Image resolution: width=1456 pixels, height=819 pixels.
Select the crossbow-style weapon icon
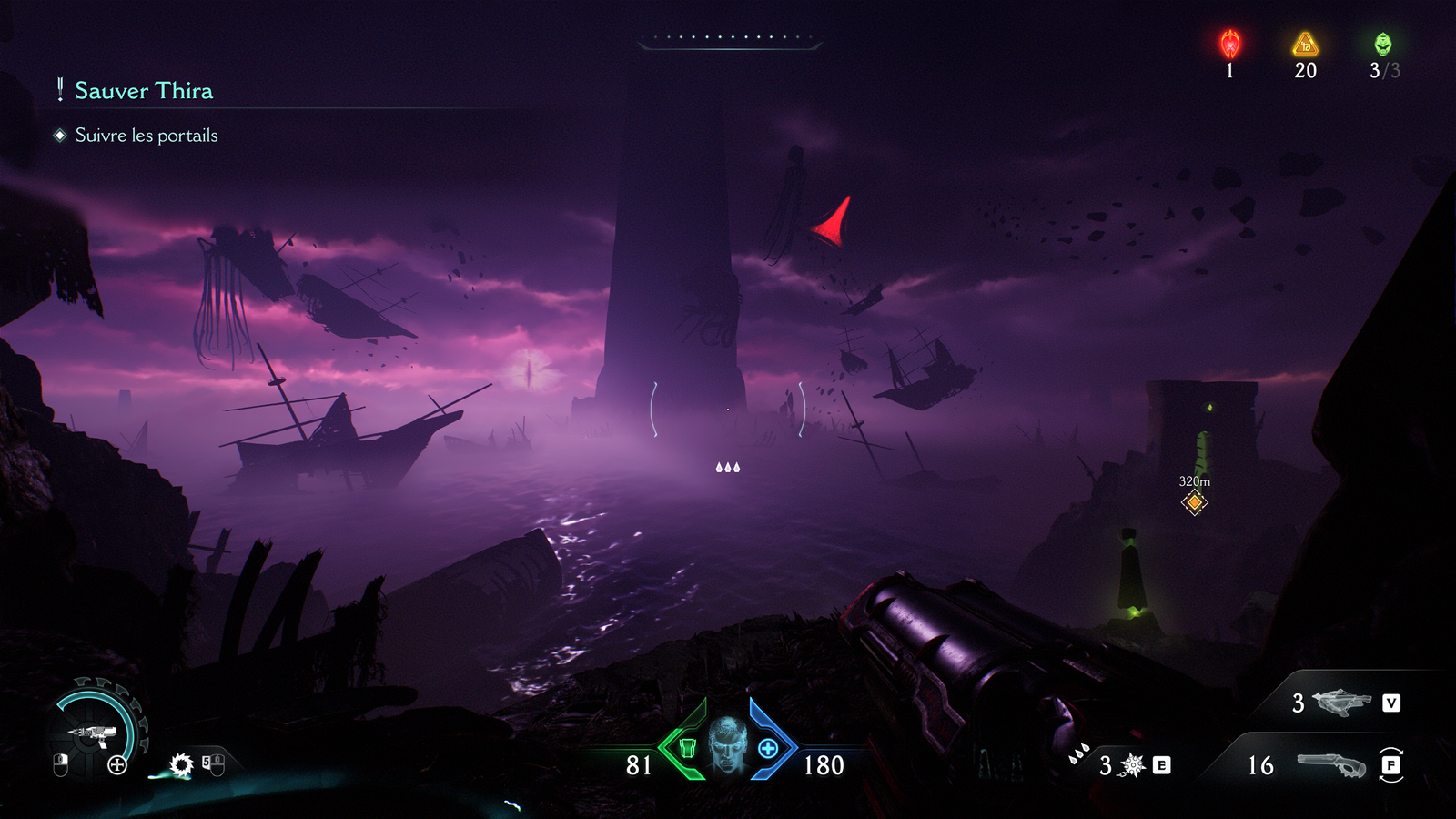point(1341,703)
